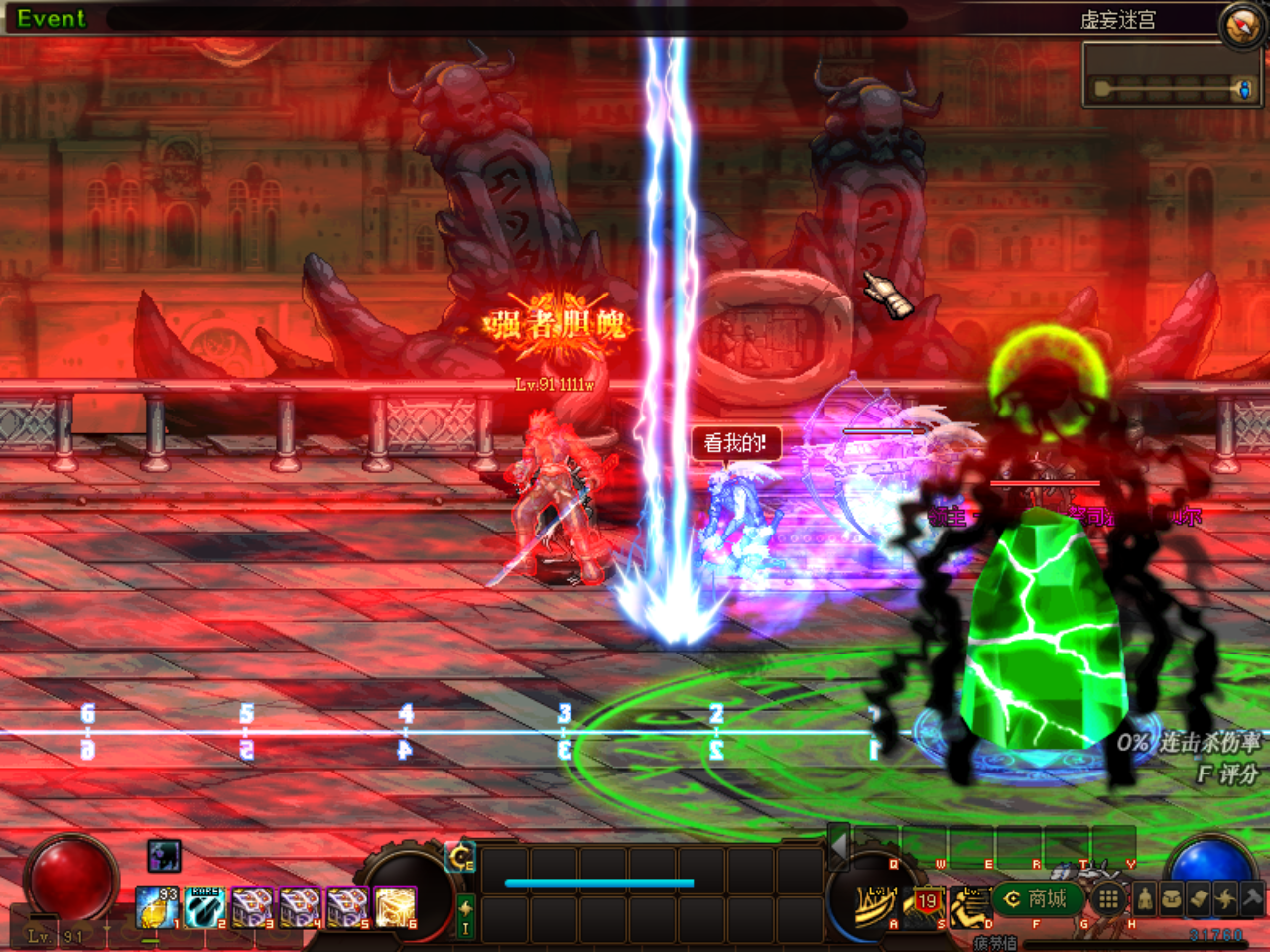Use the black clothing item in quickslot 2
This screenshot has width=1270, height=952.
pos(204,907)
